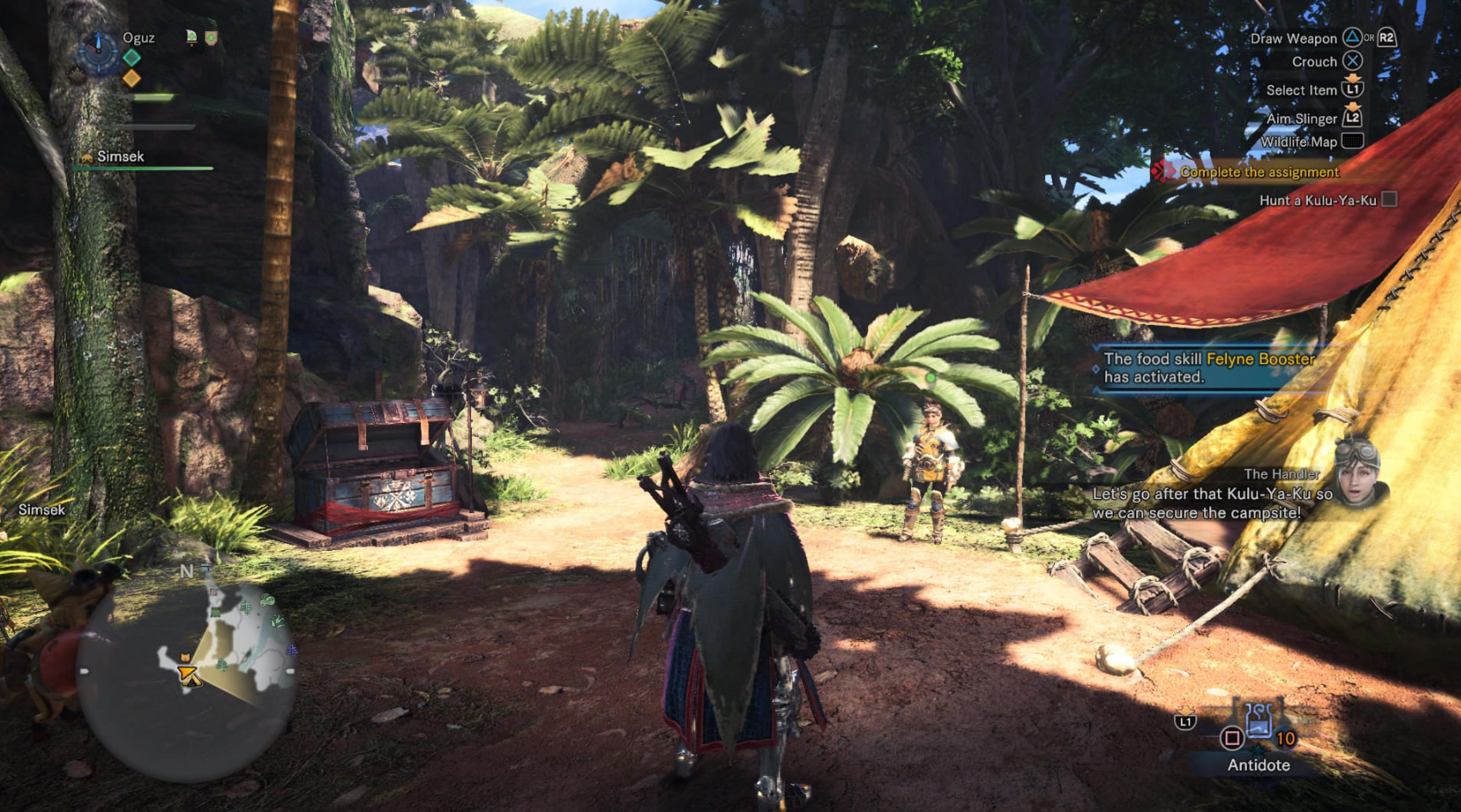Select the Palico Simsek status entry
This screenshot has height=812, width=1461.
tap(120, 156)
